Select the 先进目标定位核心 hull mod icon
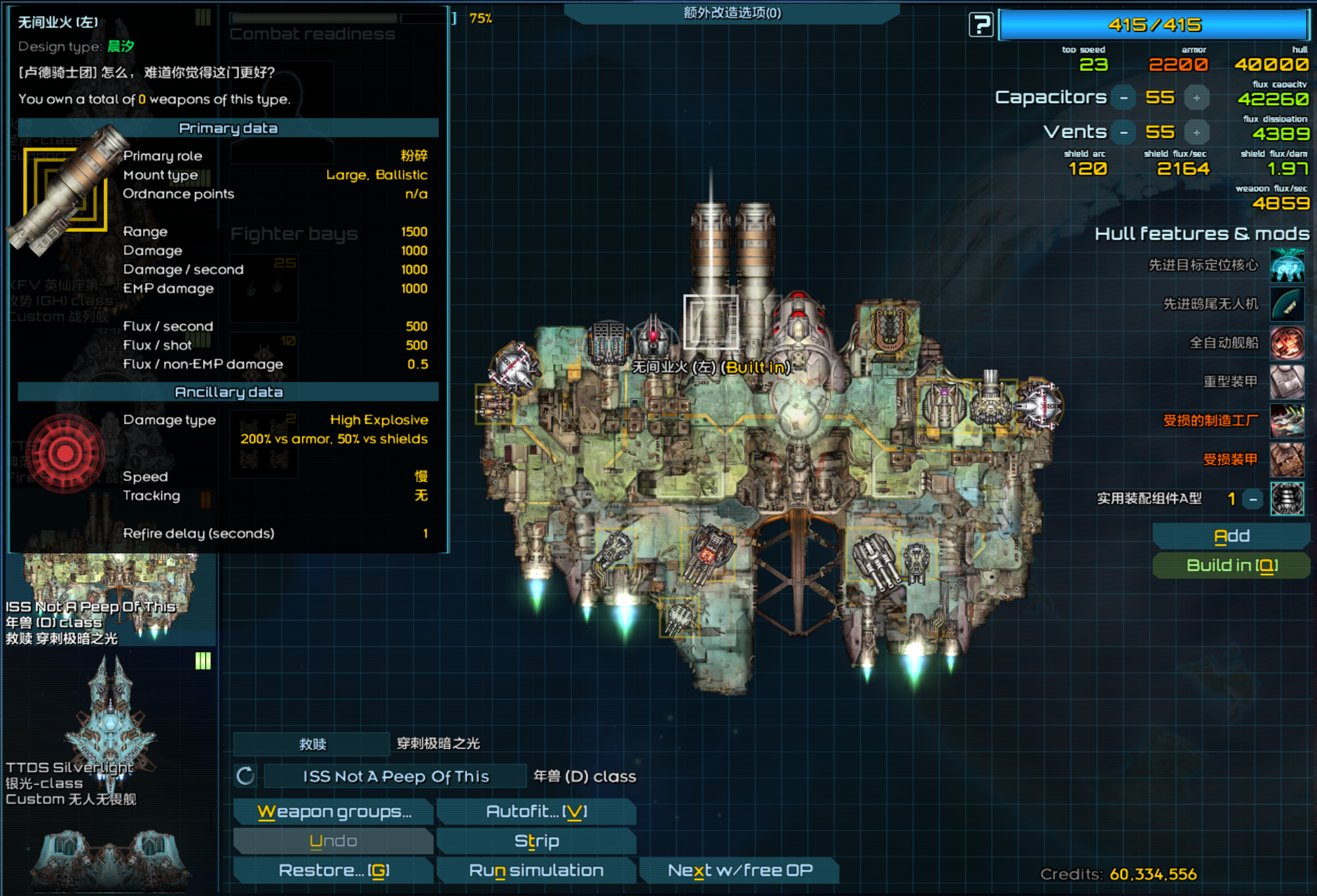This screenshot has width=1317, height=896. 1288,266
